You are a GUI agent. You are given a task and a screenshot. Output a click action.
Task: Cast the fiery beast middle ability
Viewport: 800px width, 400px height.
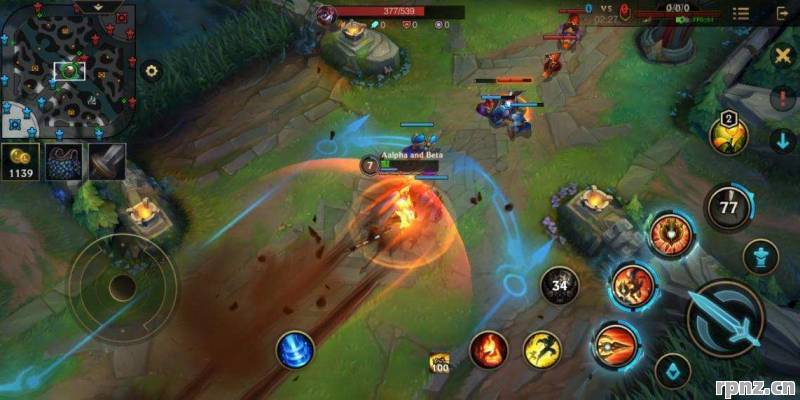[x=632, y=285]
